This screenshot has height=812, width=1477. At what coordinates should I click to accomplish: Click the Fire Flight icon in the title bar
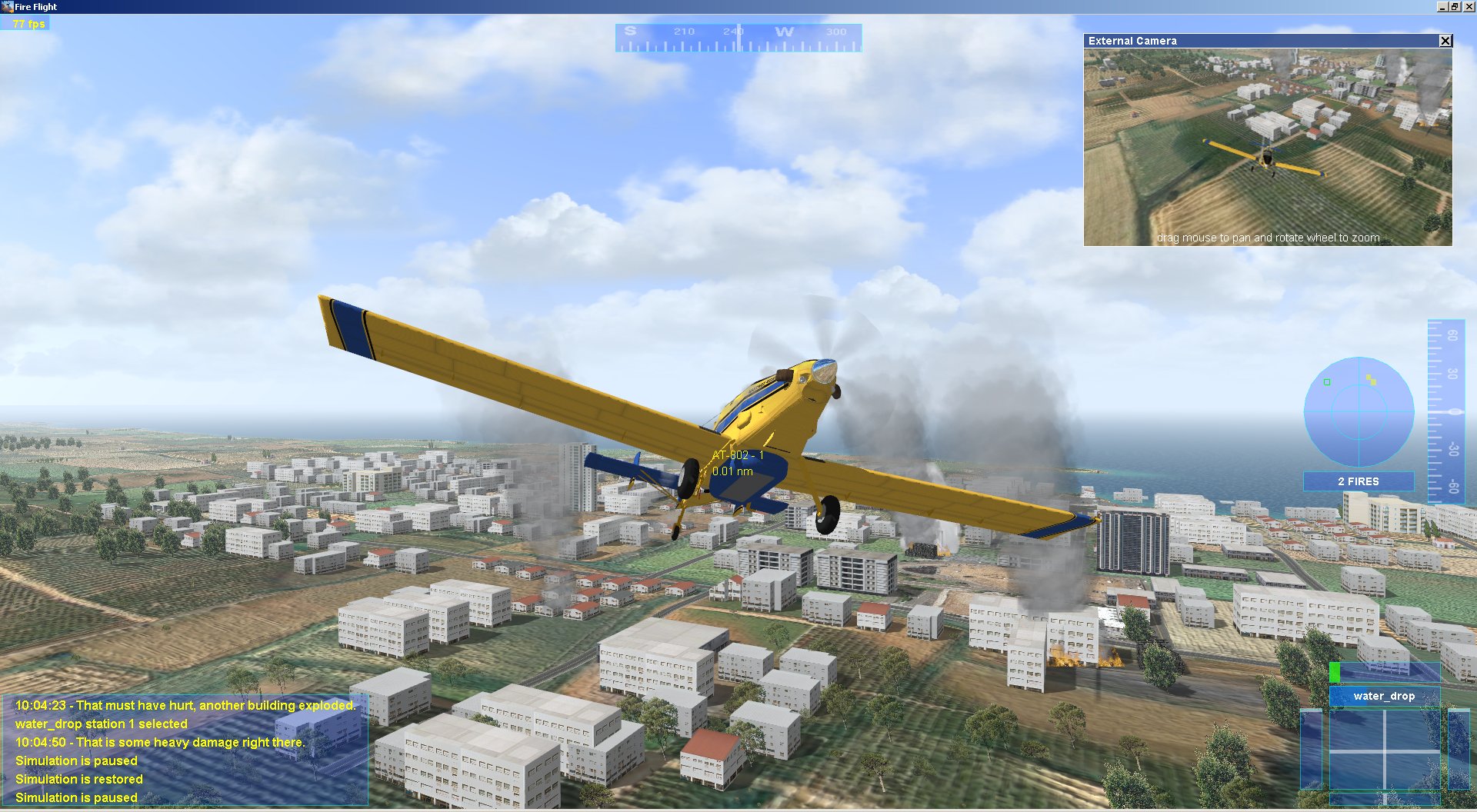coord(8,6)
